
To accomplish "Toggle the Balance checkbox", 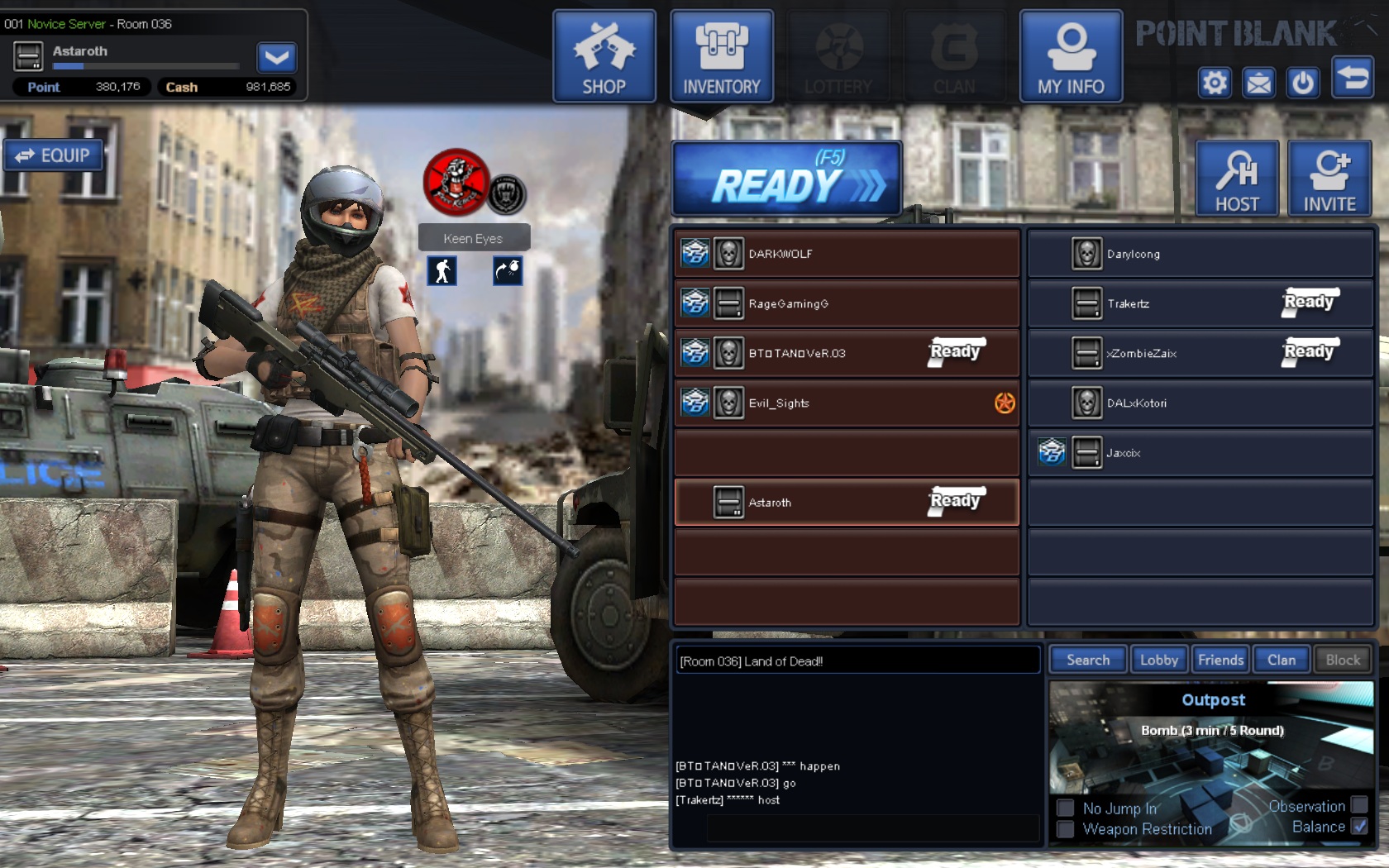I will tap(1359, 827).
